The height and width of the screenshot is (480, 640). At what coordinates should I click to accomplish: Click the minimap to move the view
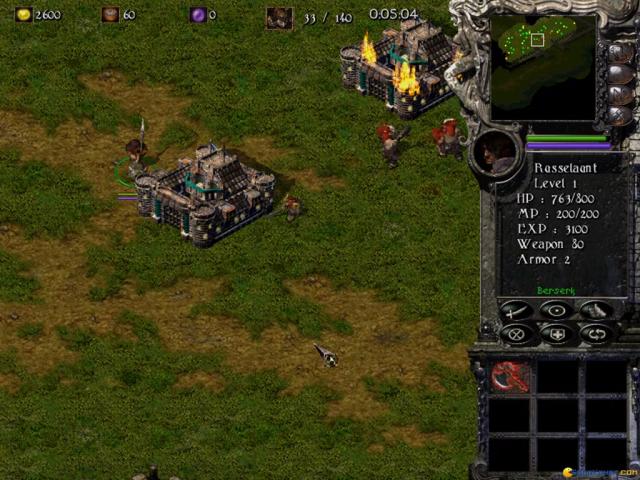click(543, 62)
